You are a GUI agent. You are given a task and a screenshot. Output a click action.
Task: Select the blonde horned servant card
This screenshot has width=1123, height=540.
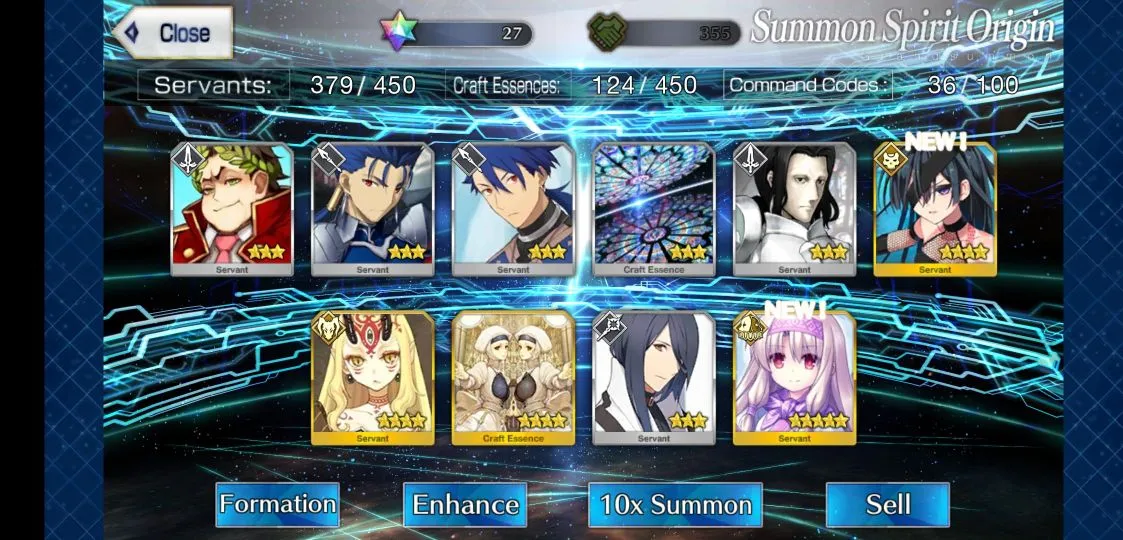[373, 378]
